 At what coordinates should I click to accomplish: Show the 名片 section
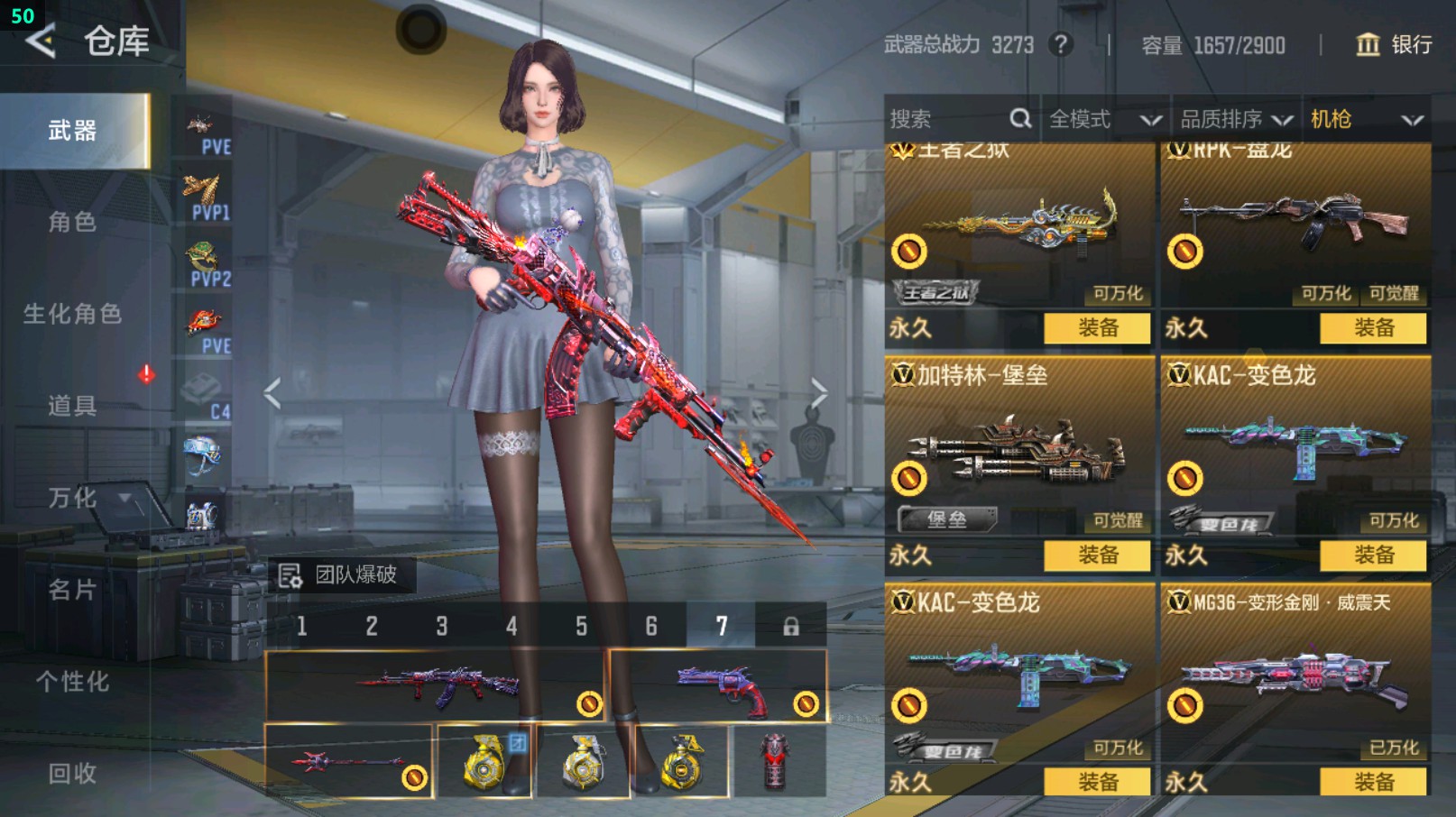click(72, 590)
